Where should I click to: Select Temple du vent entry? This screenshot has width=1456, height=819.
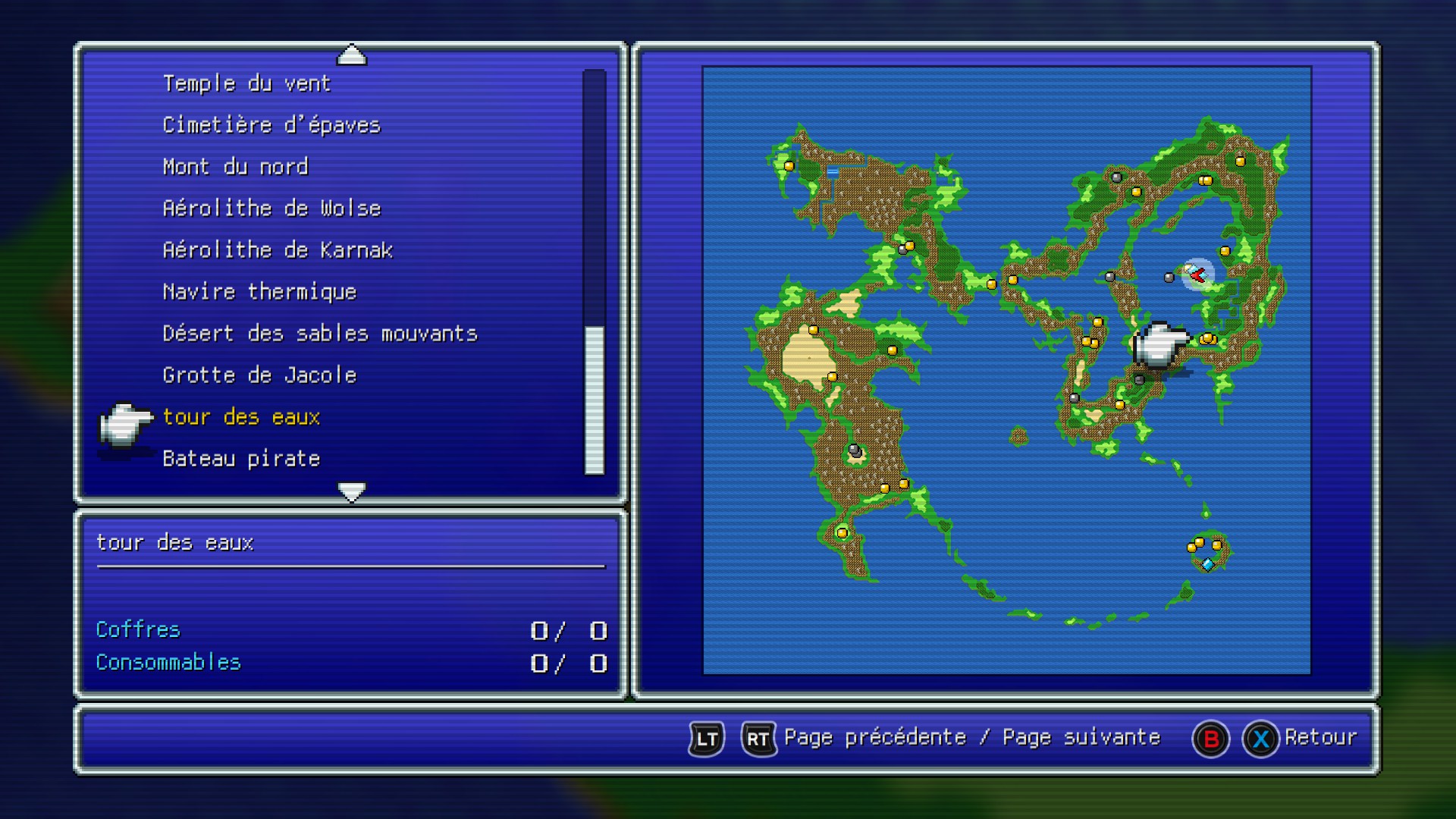246,83
